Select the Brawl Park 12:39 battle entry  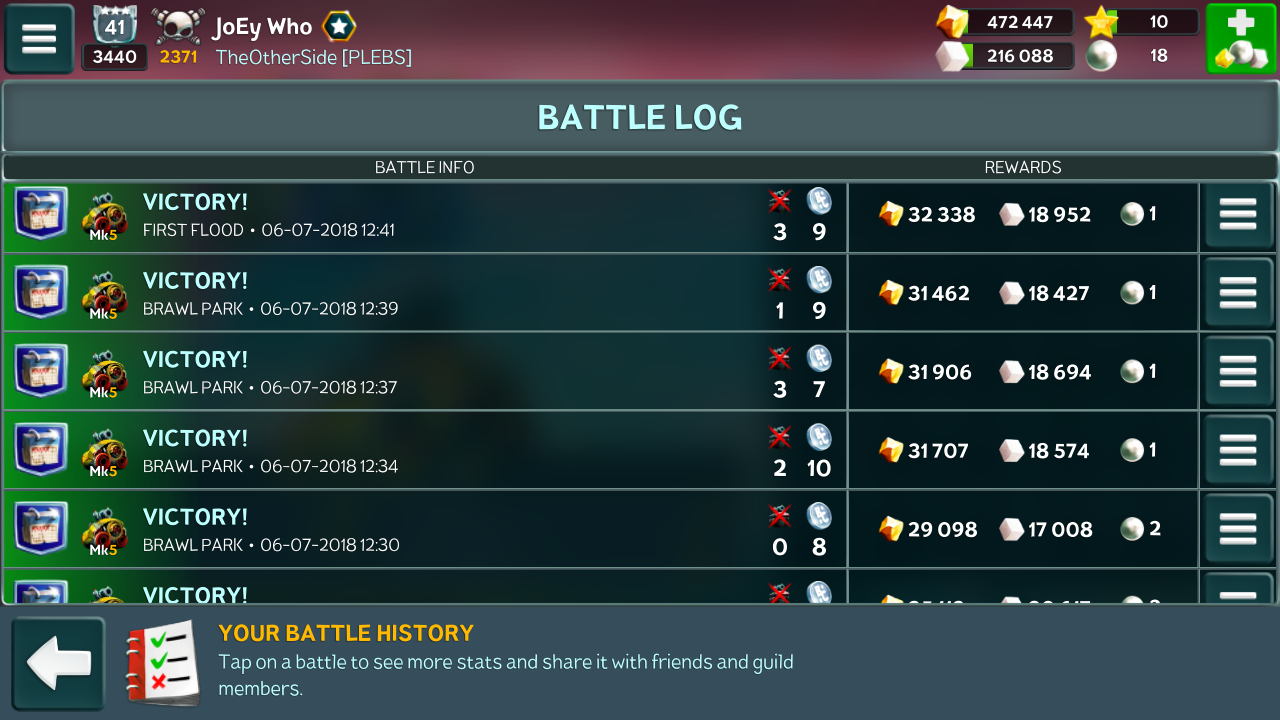click(425, 295)
